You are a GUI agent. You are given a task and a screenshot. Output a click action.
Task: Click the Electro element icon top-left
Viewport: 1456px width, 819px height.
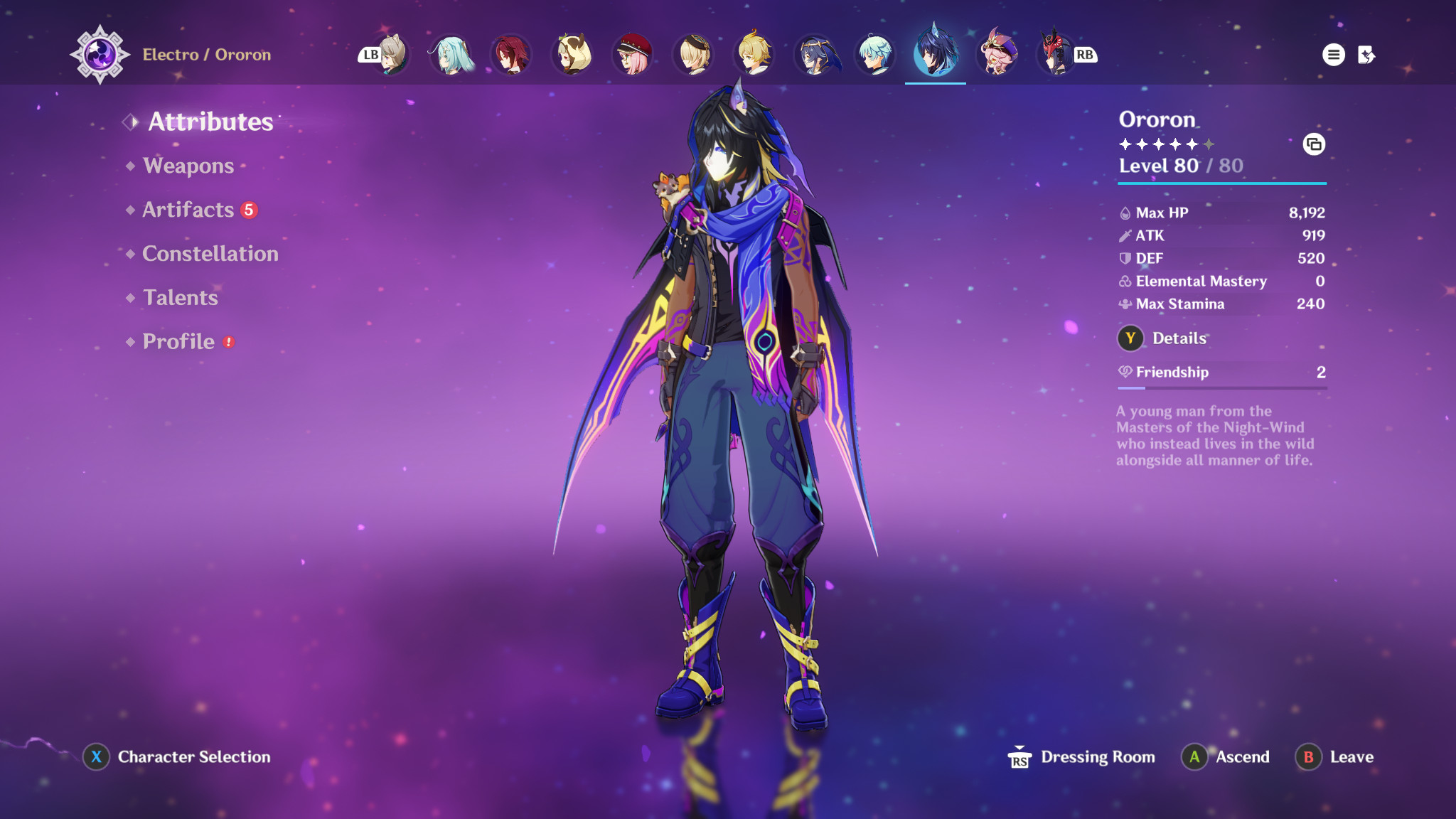102,53
